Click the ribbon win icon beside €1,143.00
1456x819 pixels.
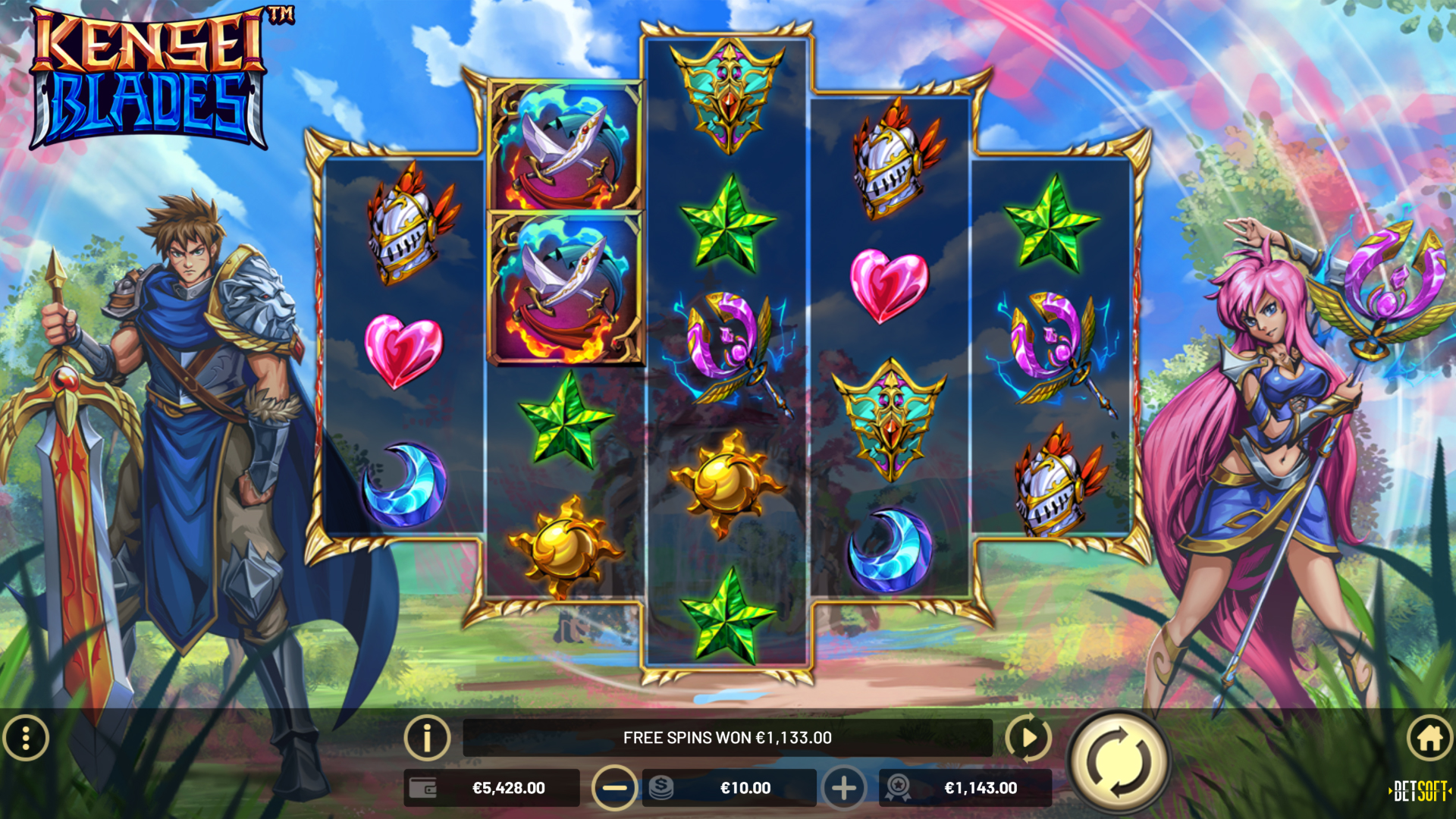coord(899,788)
